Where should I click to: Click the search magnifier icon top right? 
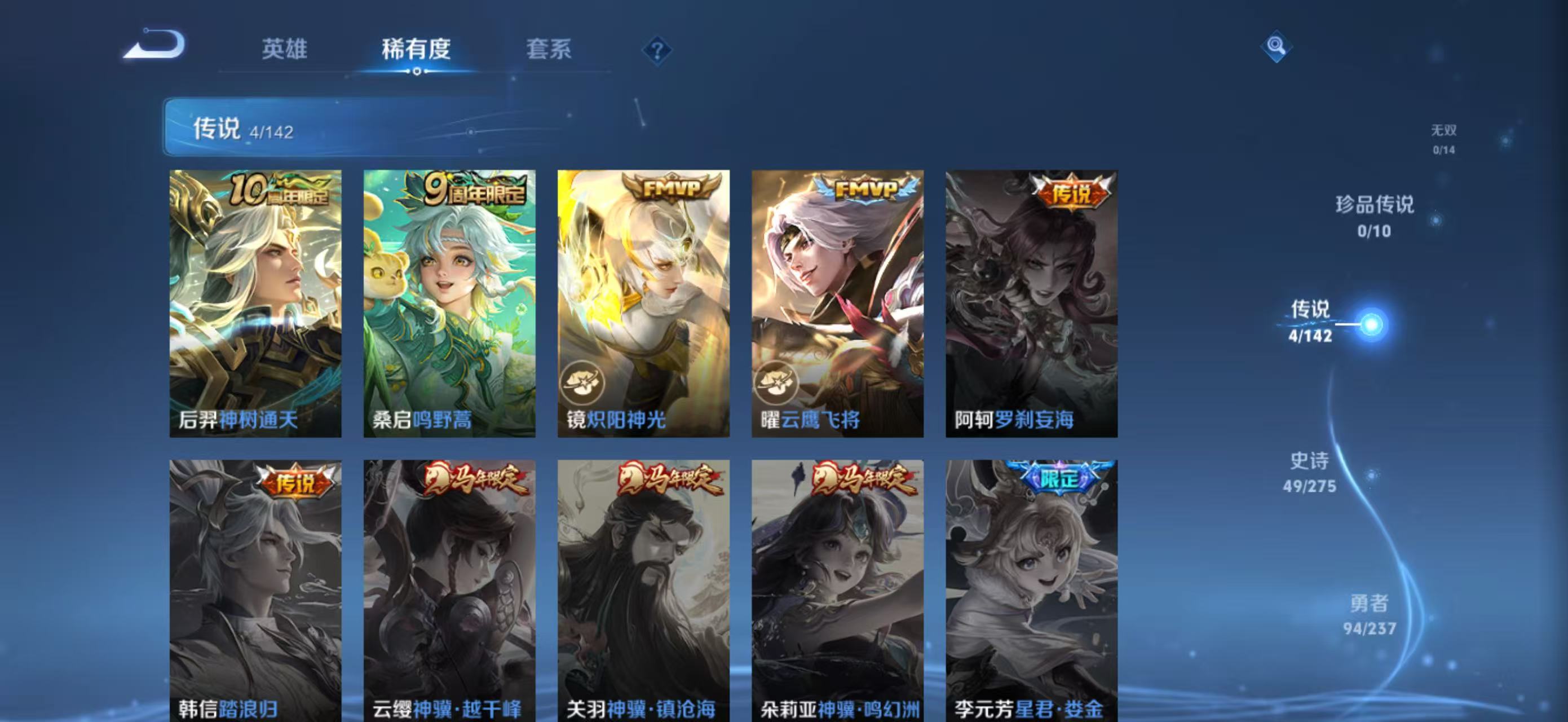1278,46
